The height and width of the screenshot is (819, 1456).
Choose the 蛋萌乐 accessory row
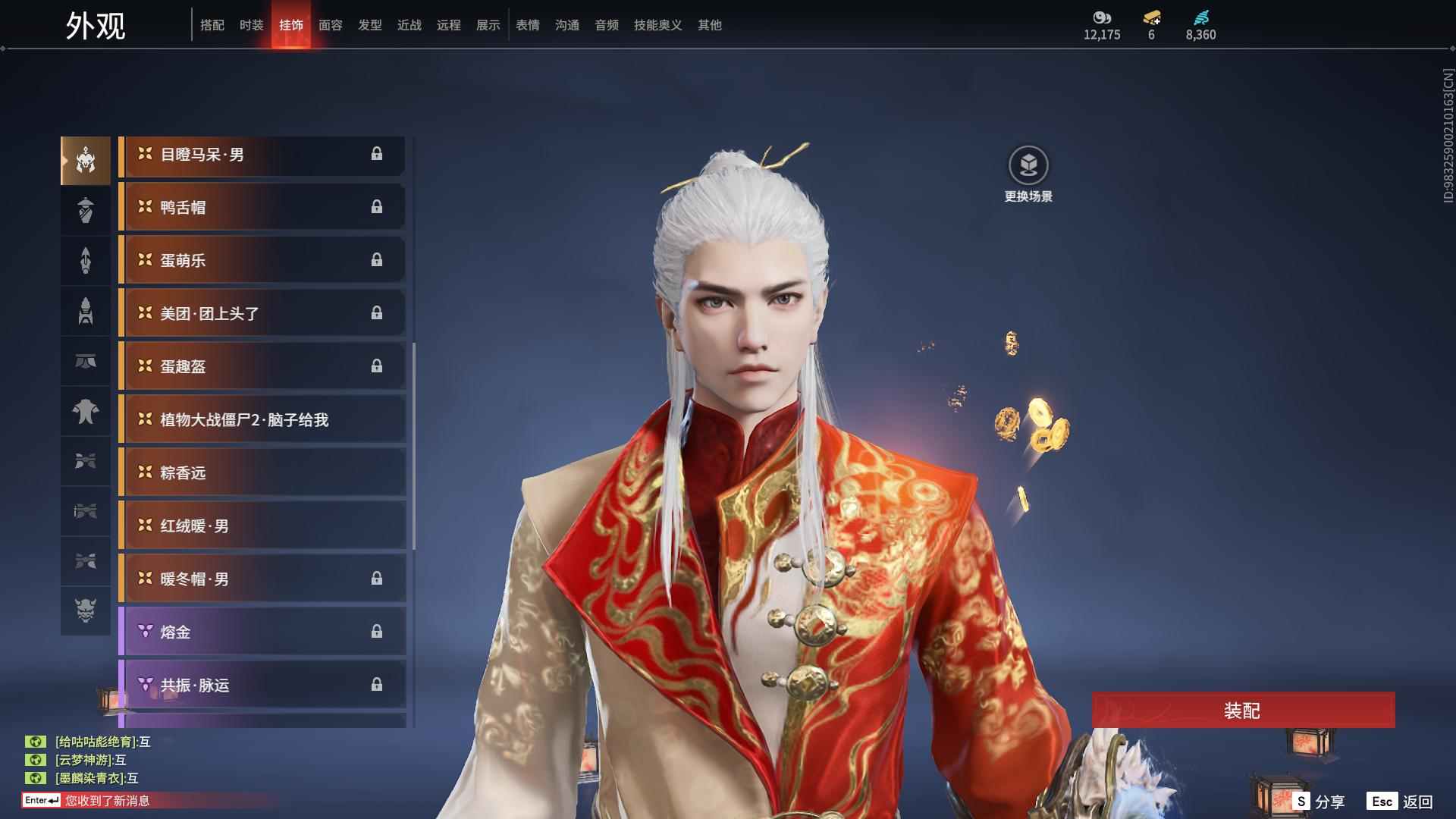[x=262, y=260]
